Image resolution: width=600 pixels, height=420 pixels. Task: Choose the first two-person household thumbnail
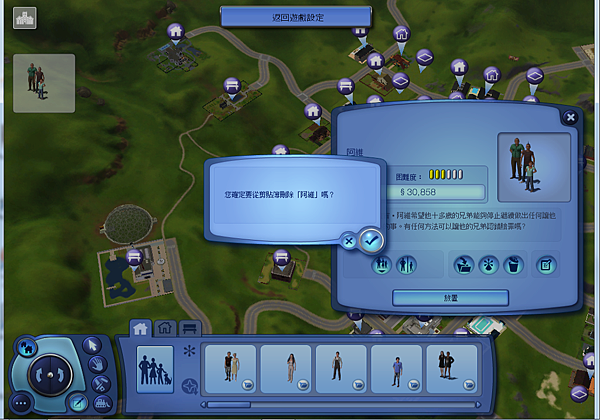(x=230, y=369)
